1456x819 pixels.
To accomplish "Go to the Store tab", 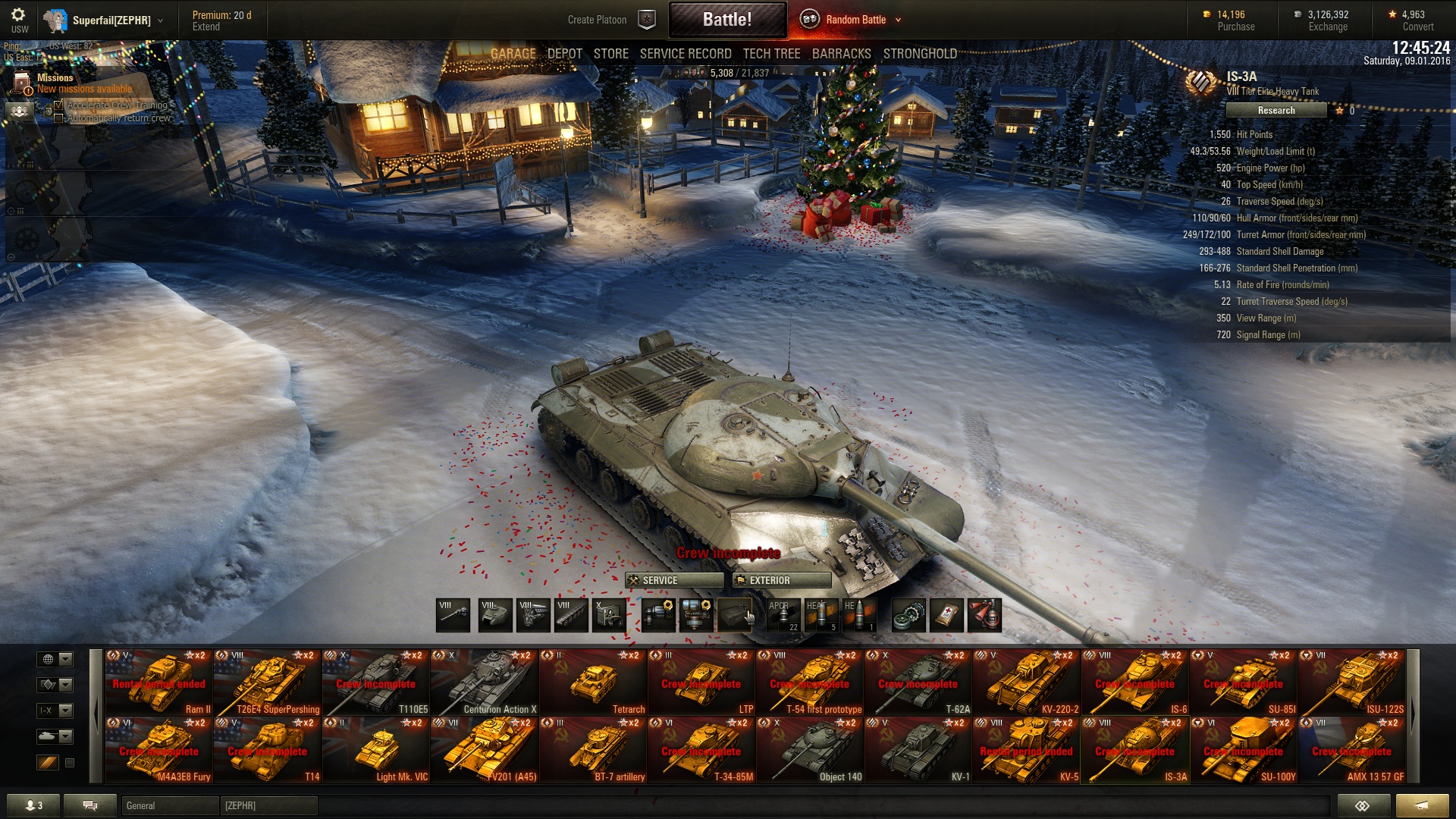I will pos(610,54).
